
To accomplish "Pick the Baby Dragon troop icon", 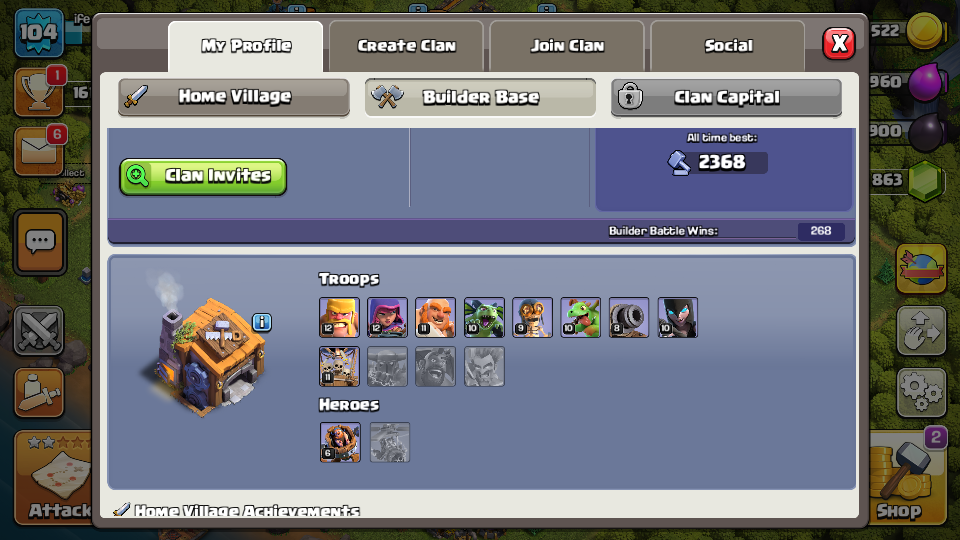I will click(x=580, y=317).
